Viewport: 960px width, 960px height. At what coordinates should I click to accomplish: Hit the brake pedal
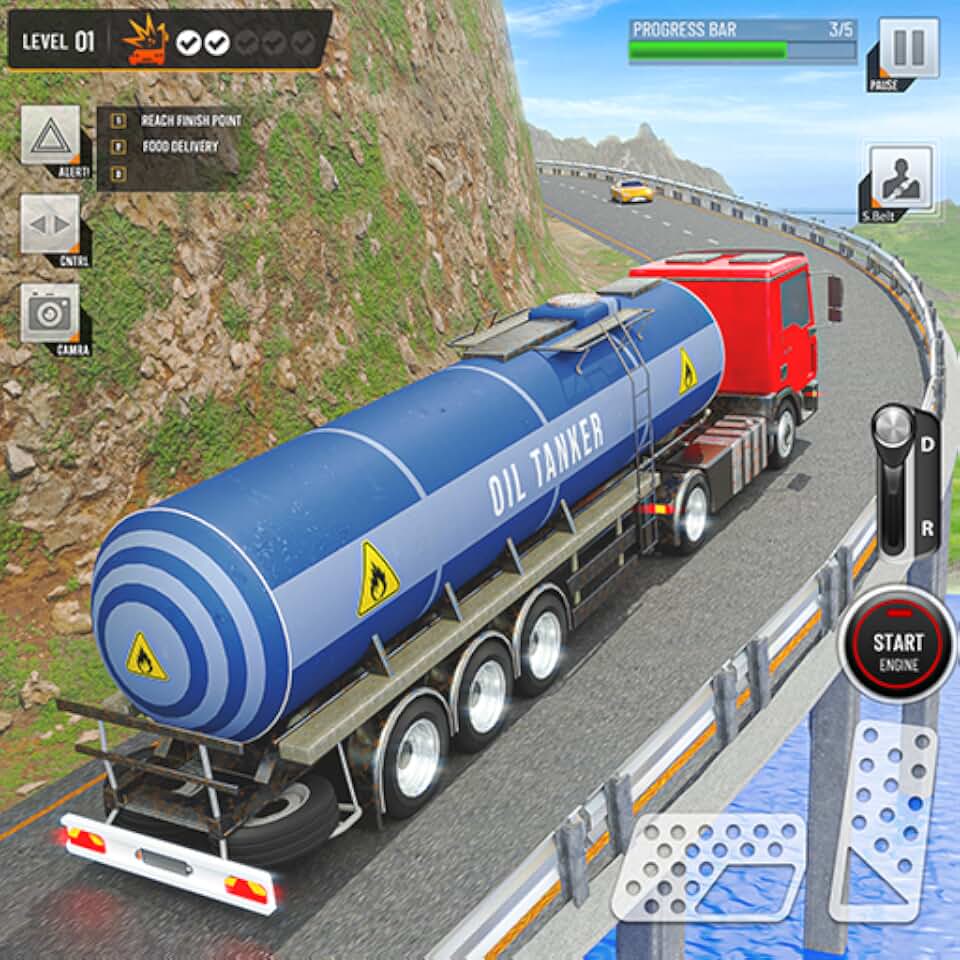tap(708, 865)
